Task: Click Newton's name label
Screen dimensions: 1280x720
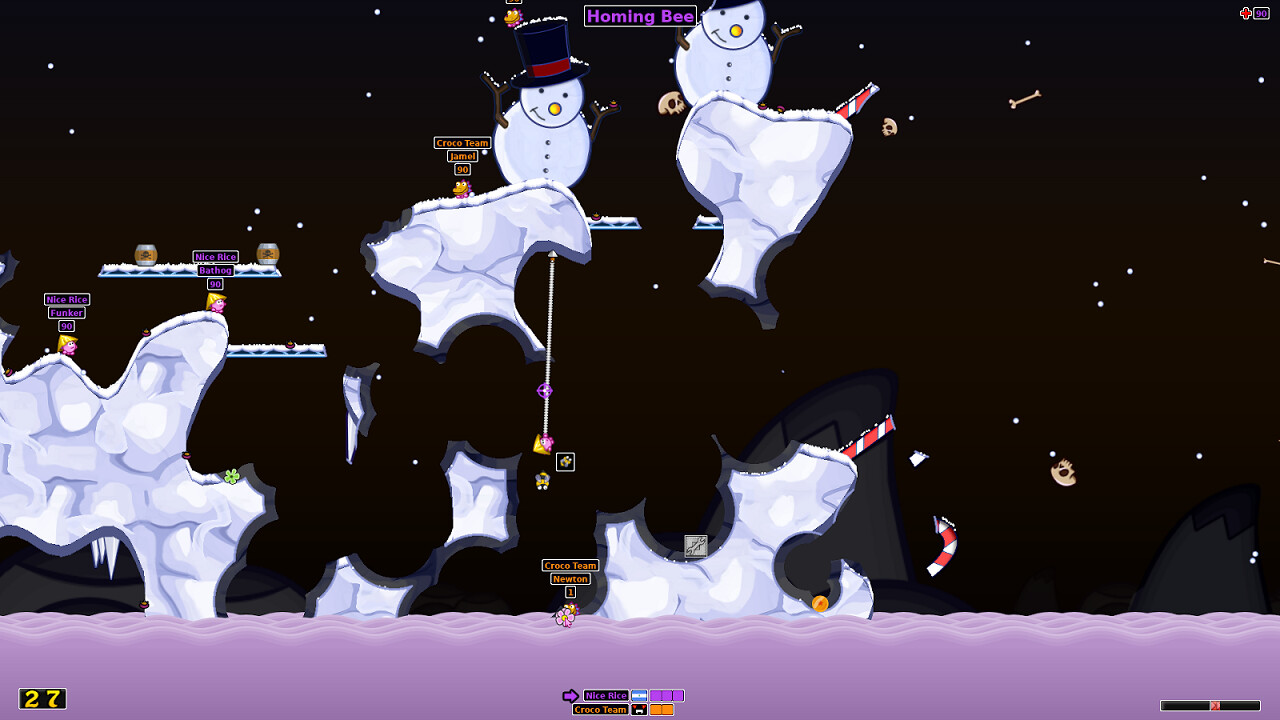Action: coord(570,578)
